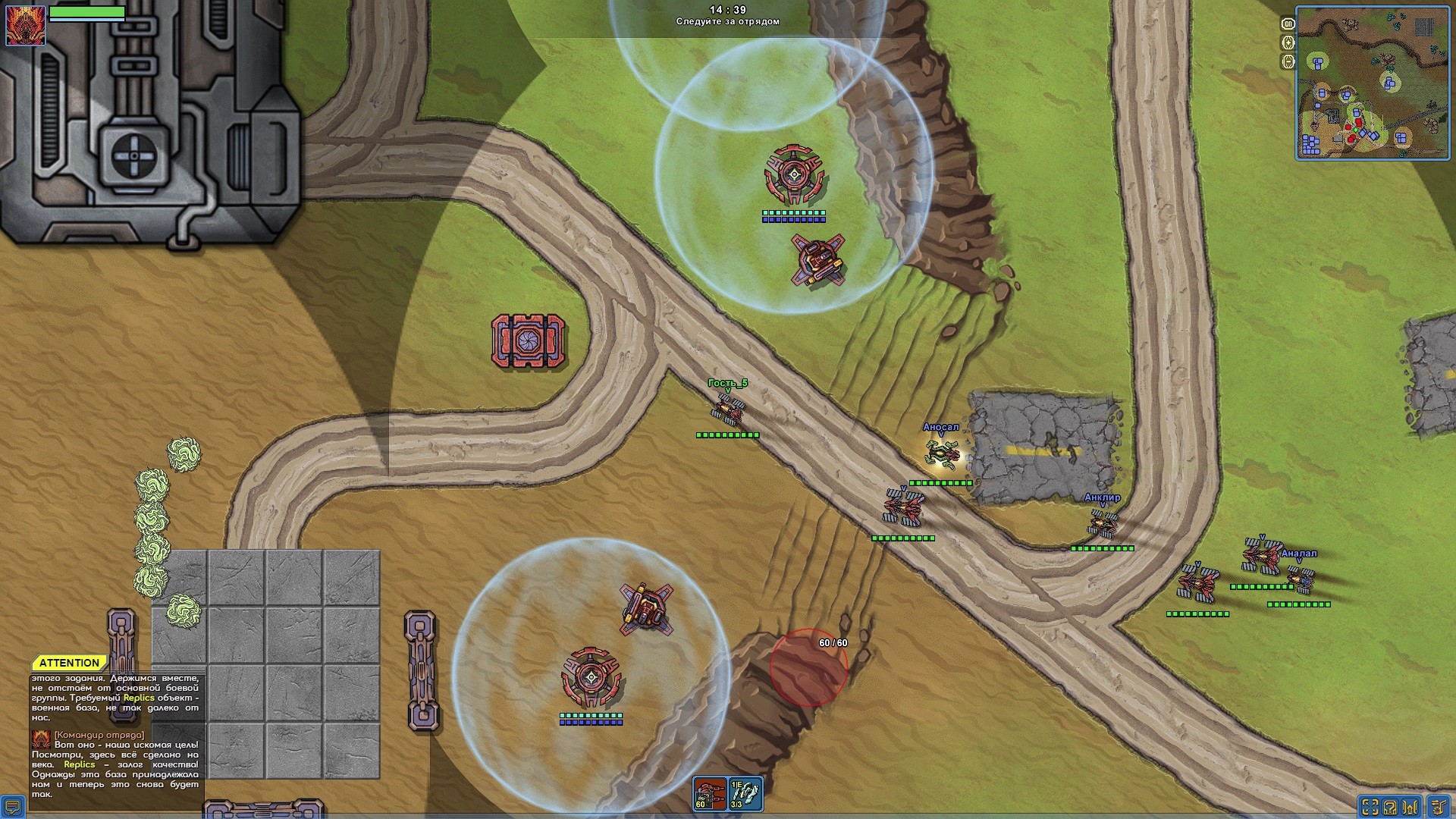Open the settings gear button
This screenshot has height=819, width=1456.
(1439, 805)
